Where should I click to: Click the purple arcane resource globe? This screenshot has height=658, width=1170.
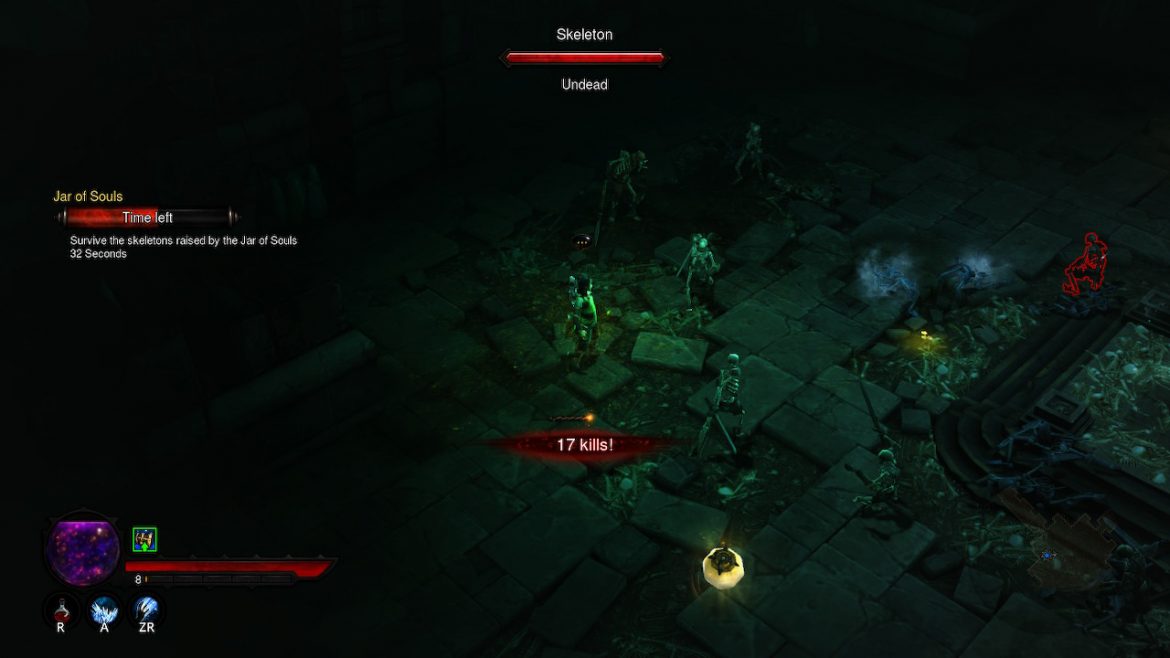click(x=83, y=548)
